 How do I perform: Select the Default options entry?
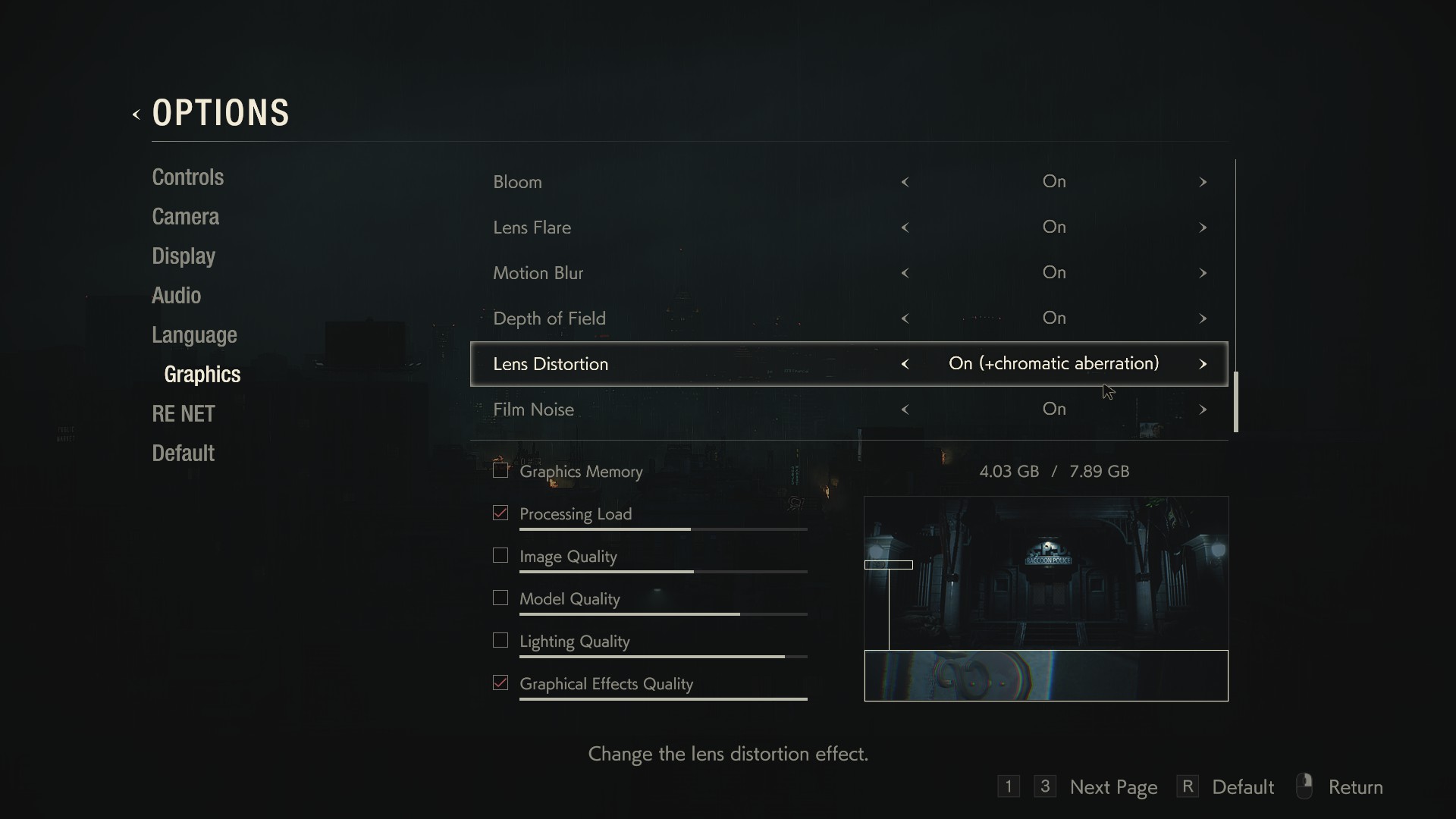click(183, 453)
